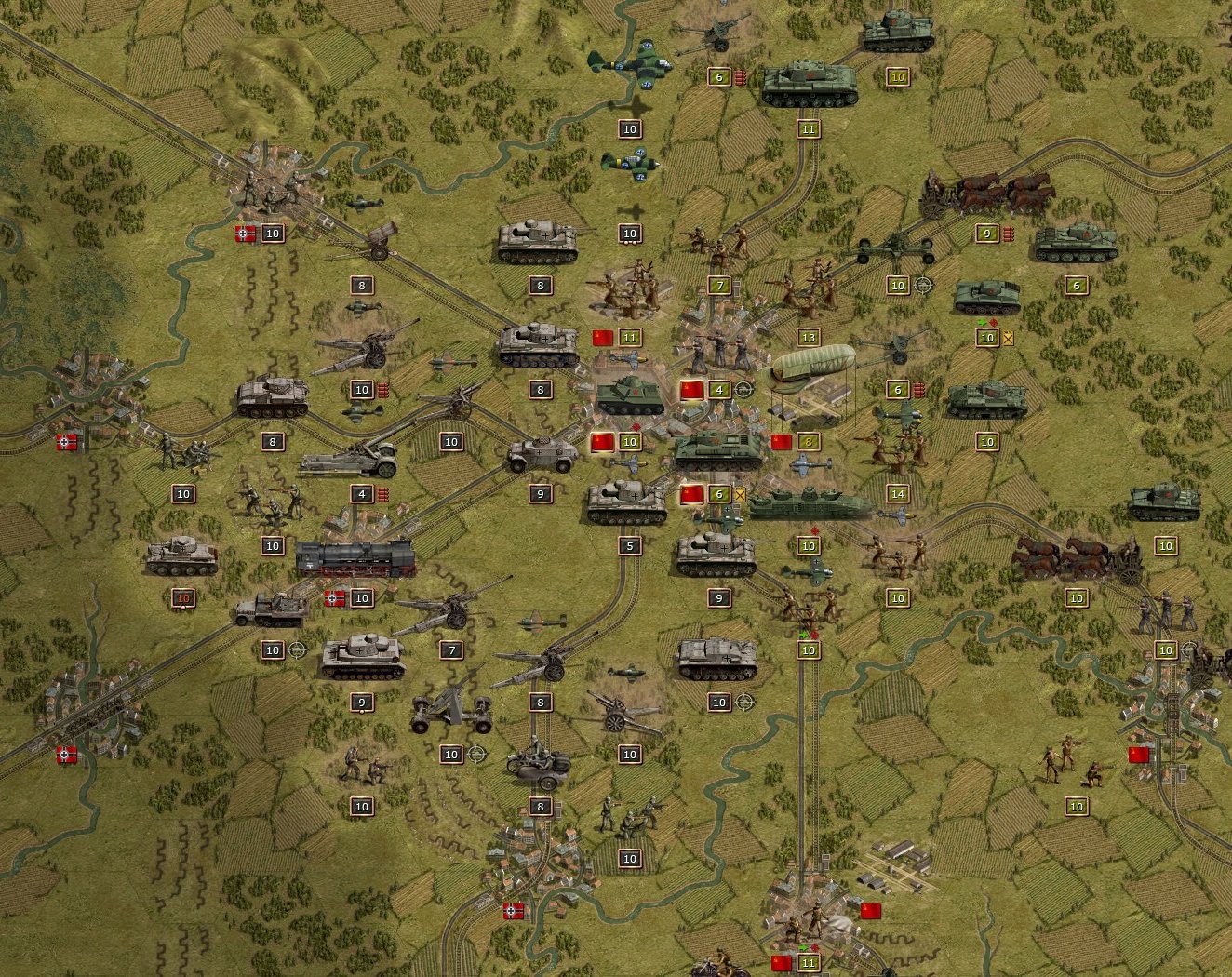Click the red ammo shells indicator beside strength 6
1232x977 pixels.
pos(742,77)
